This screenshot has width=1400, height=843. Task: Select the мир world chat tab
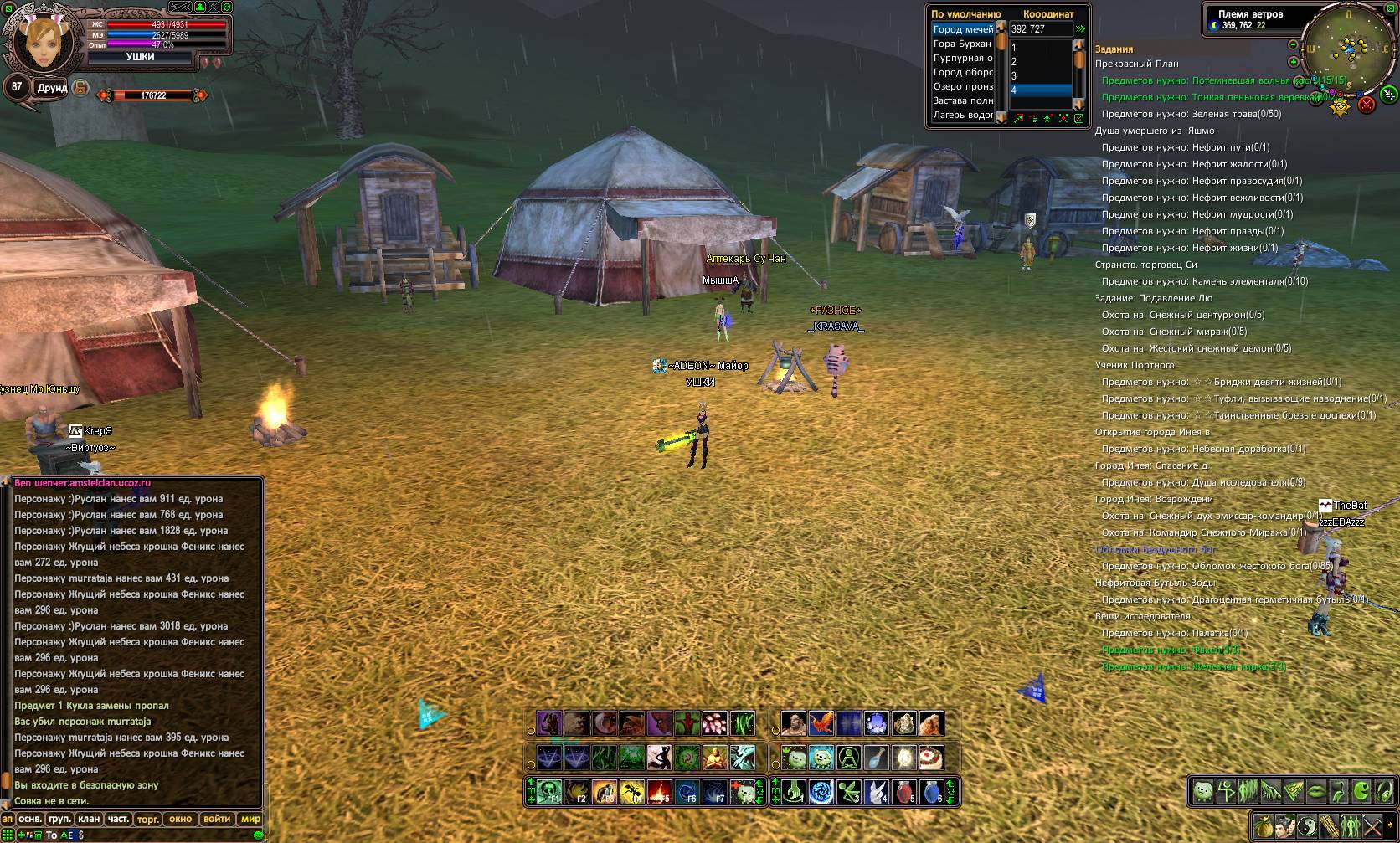(x=250, y=819)
